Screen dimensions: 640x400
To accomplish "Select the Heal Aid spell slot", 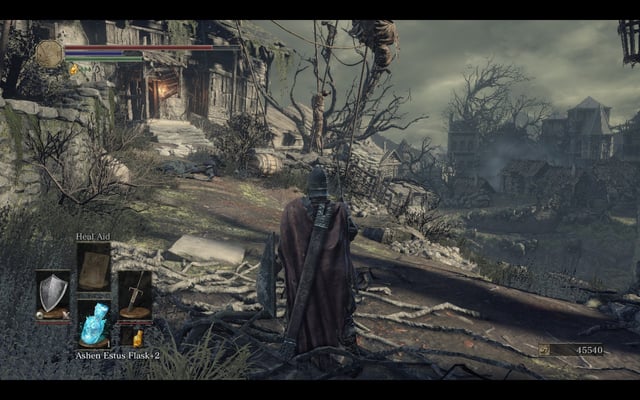I will (x=94, y=267).
